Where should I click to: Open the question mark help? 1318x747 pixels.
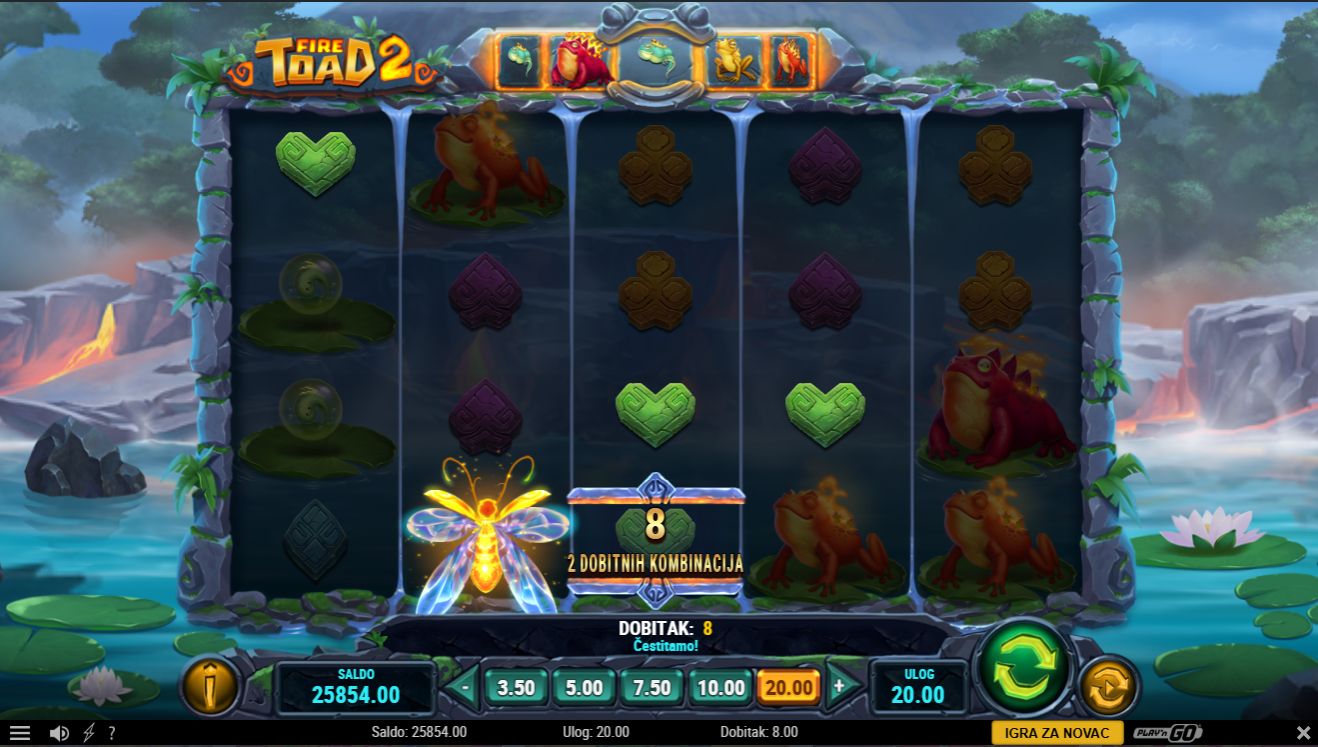(111, 733)
